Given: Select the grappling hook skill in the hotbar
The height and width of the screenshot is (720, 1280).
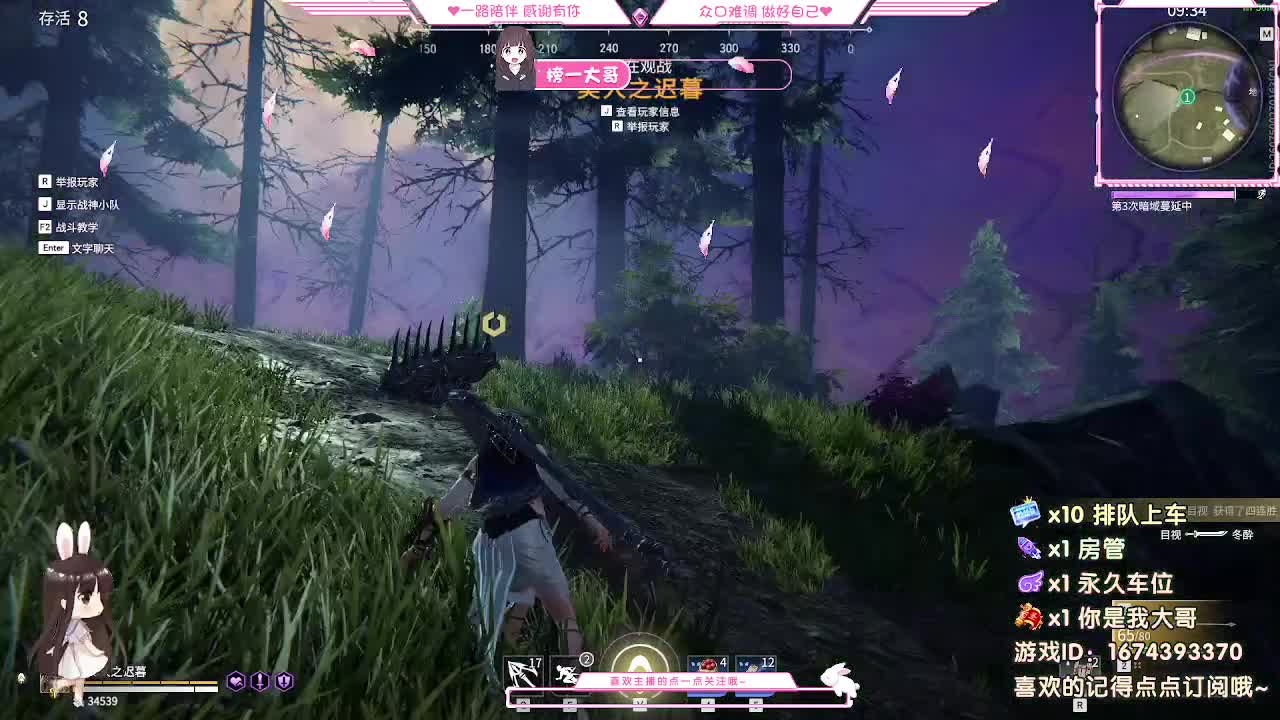Looking at the screenshot, I should pos(521,671).
